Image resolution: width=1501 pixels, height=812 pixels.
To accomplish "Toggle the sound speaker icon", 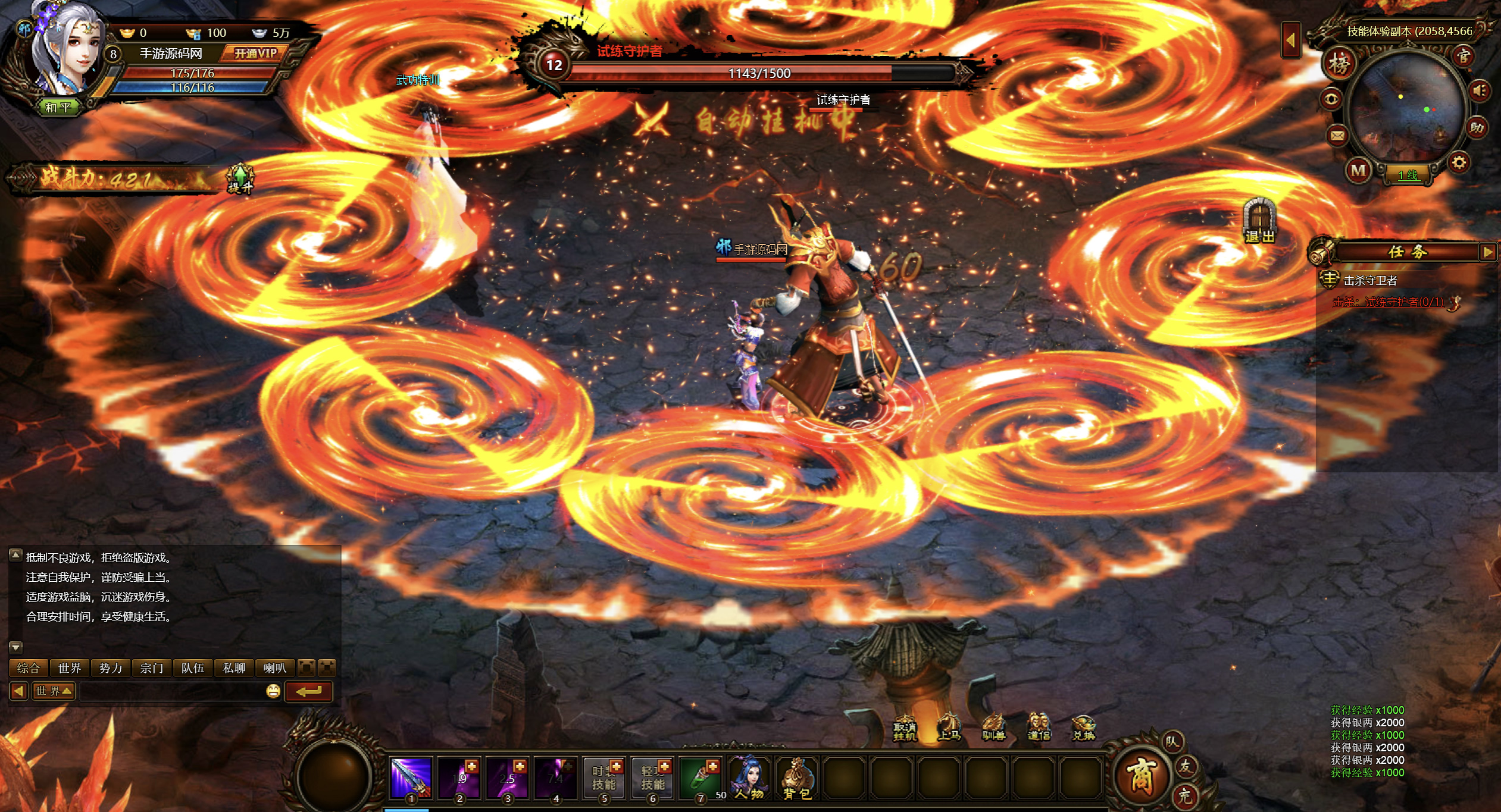I will [x=1480, y=91].
